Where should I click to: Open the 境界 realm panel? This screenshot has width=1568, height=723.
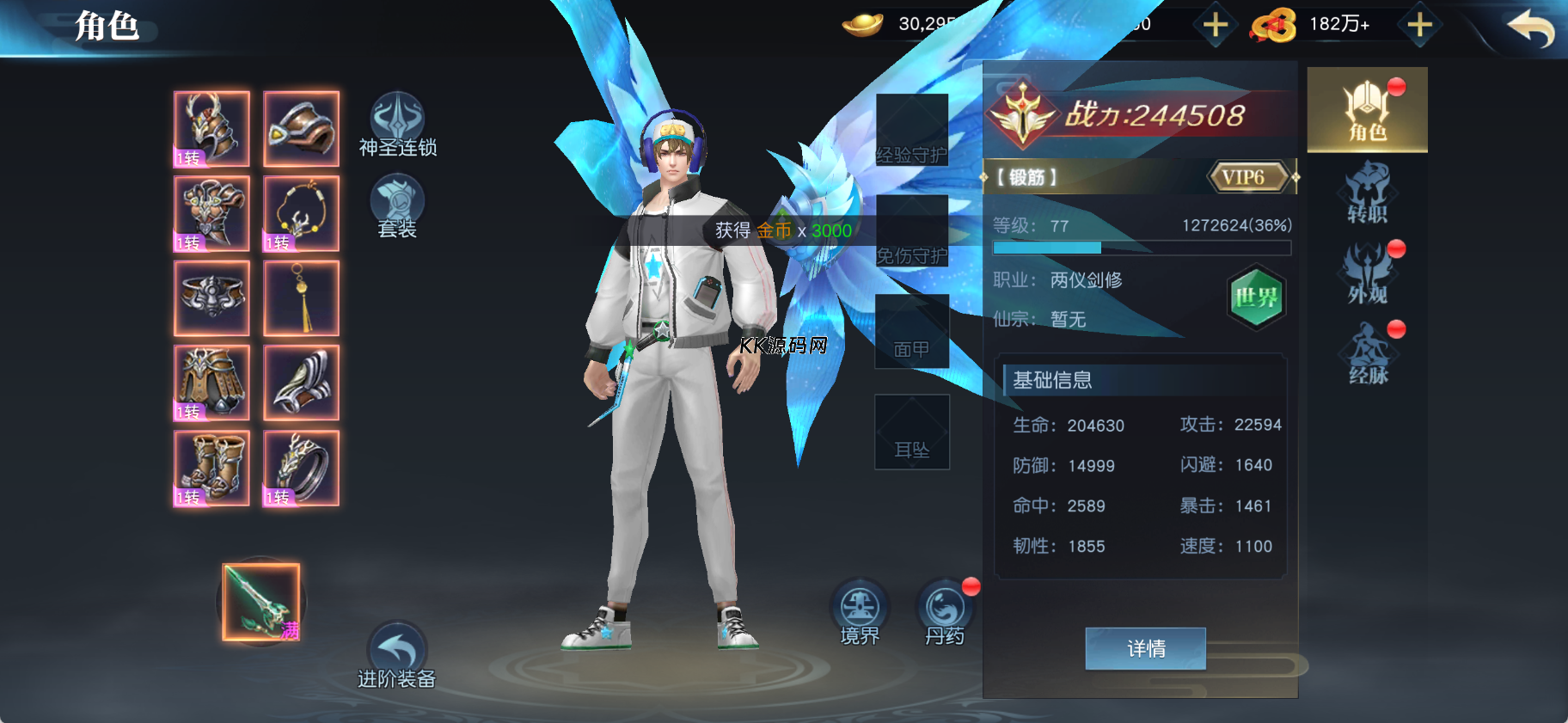[x=860, y=612]
